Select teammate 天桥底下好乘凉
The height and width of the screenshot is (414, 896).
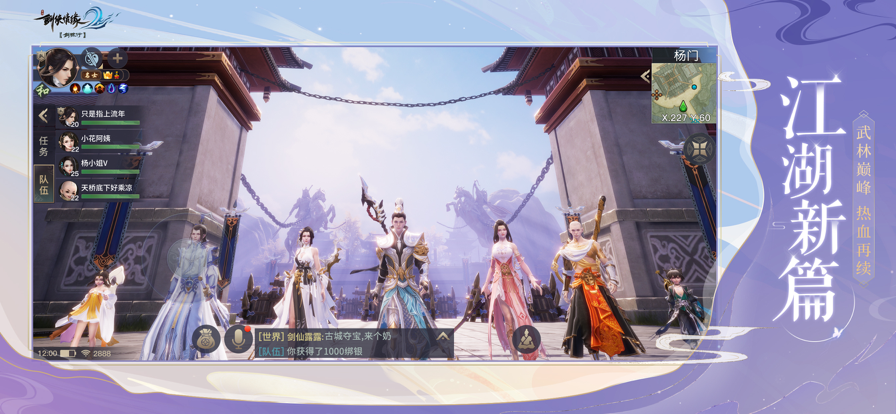pos(98,189)
